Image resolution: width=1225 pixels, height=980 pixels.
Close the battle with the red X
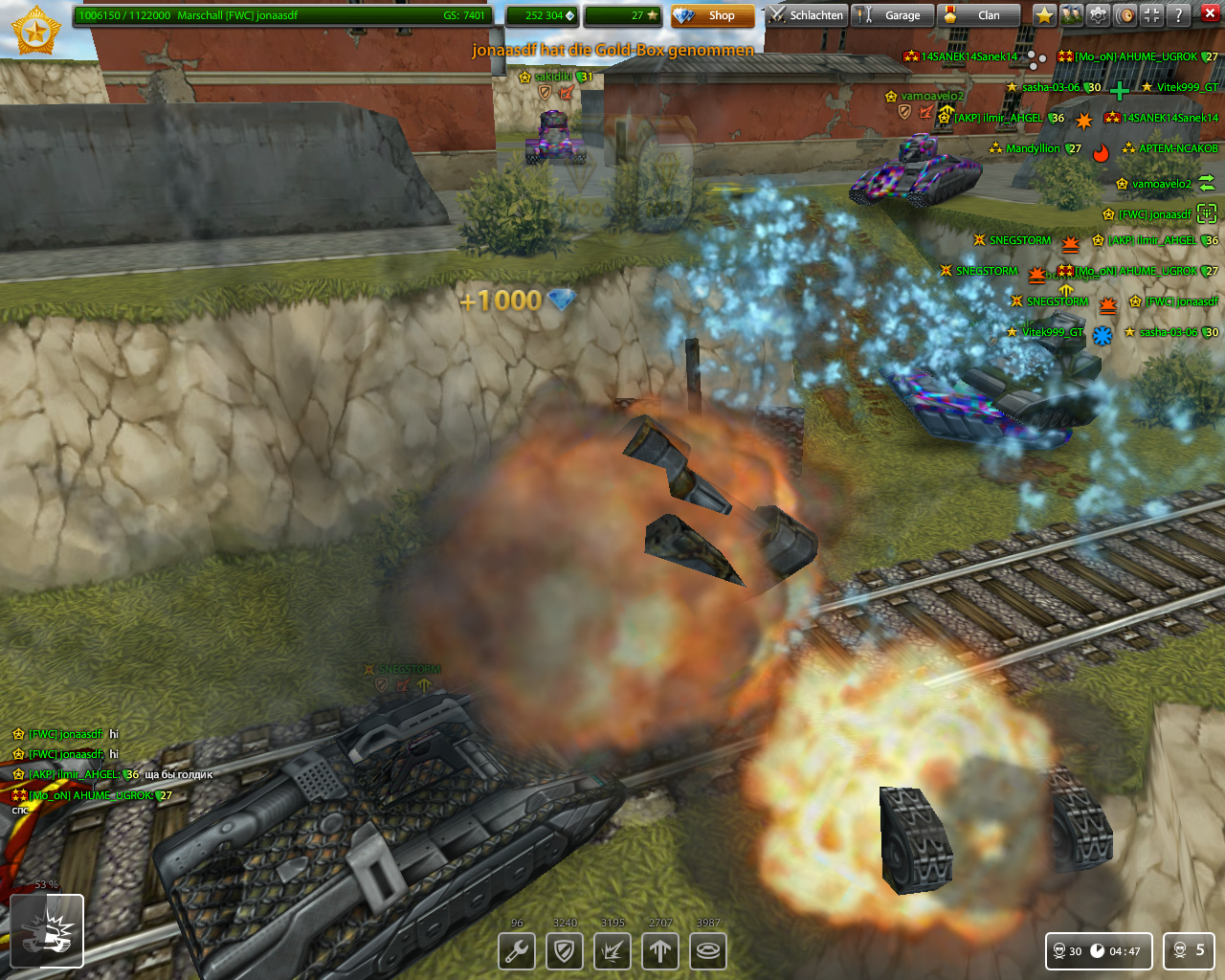(1208, 15)
